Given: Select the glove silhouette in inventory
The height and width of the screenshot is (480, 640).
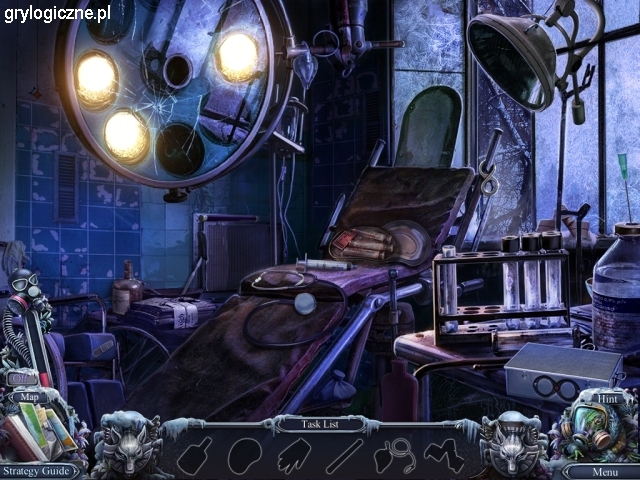Looking at the screenshot, I should pyautogui.click(x=294, y=455).
